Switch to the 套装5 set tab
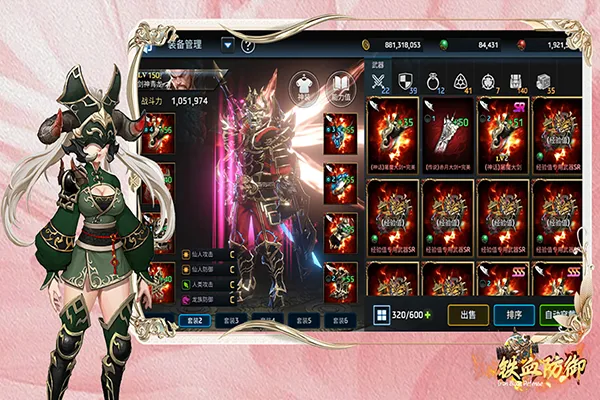Image resolution: width=600 pixels, height=400 pixels. [302, 320]
